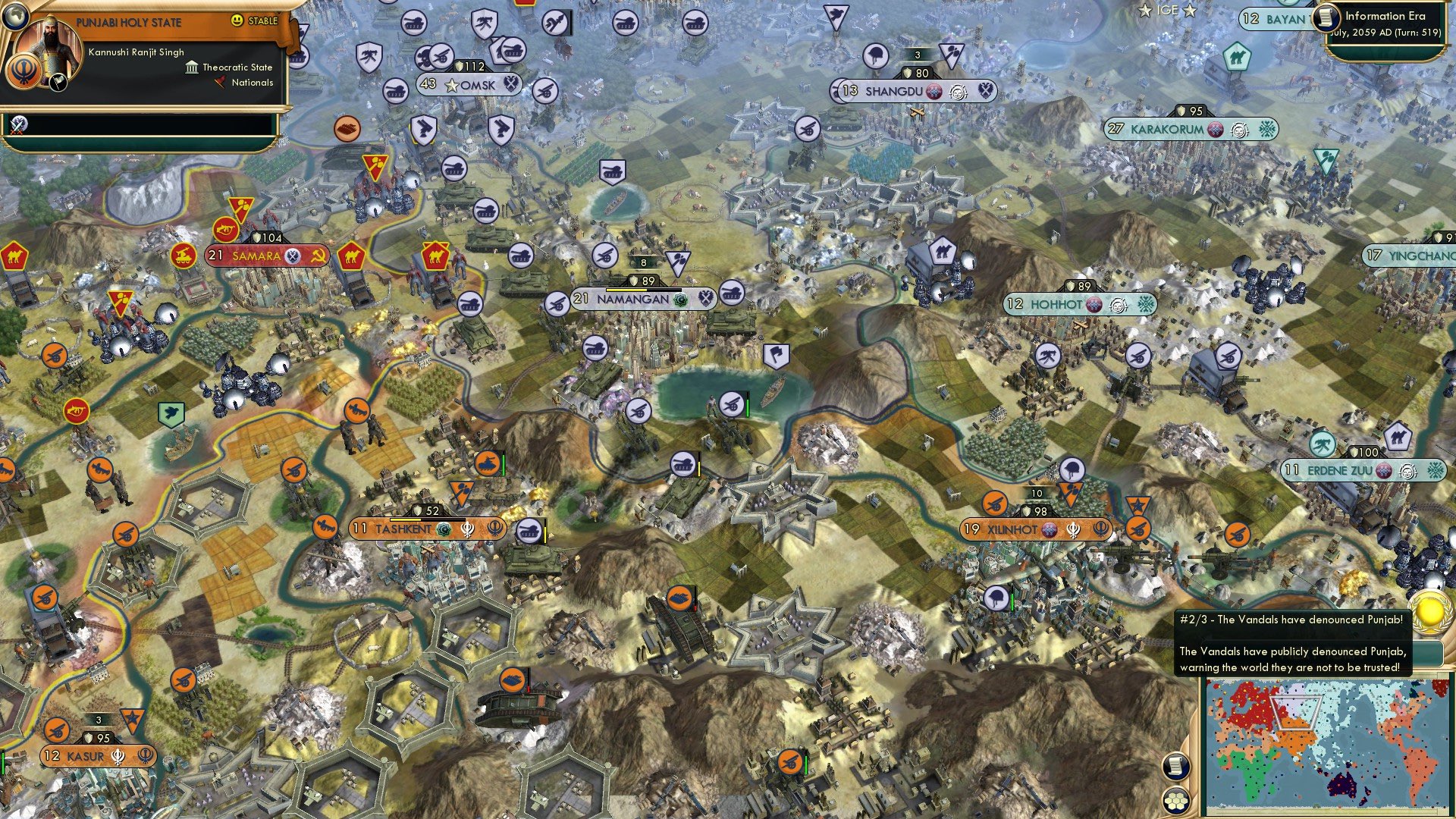
Task: Toggle strategic view with the hex grid icon
Action: 1175,799
